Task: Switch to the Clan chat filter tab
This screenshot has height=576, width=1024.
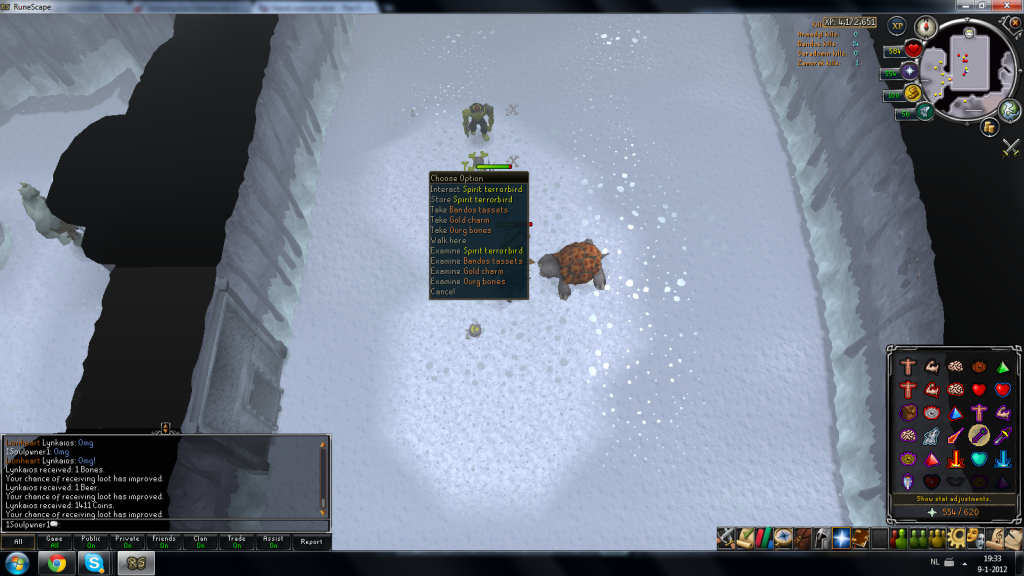Action: point(200,542)
